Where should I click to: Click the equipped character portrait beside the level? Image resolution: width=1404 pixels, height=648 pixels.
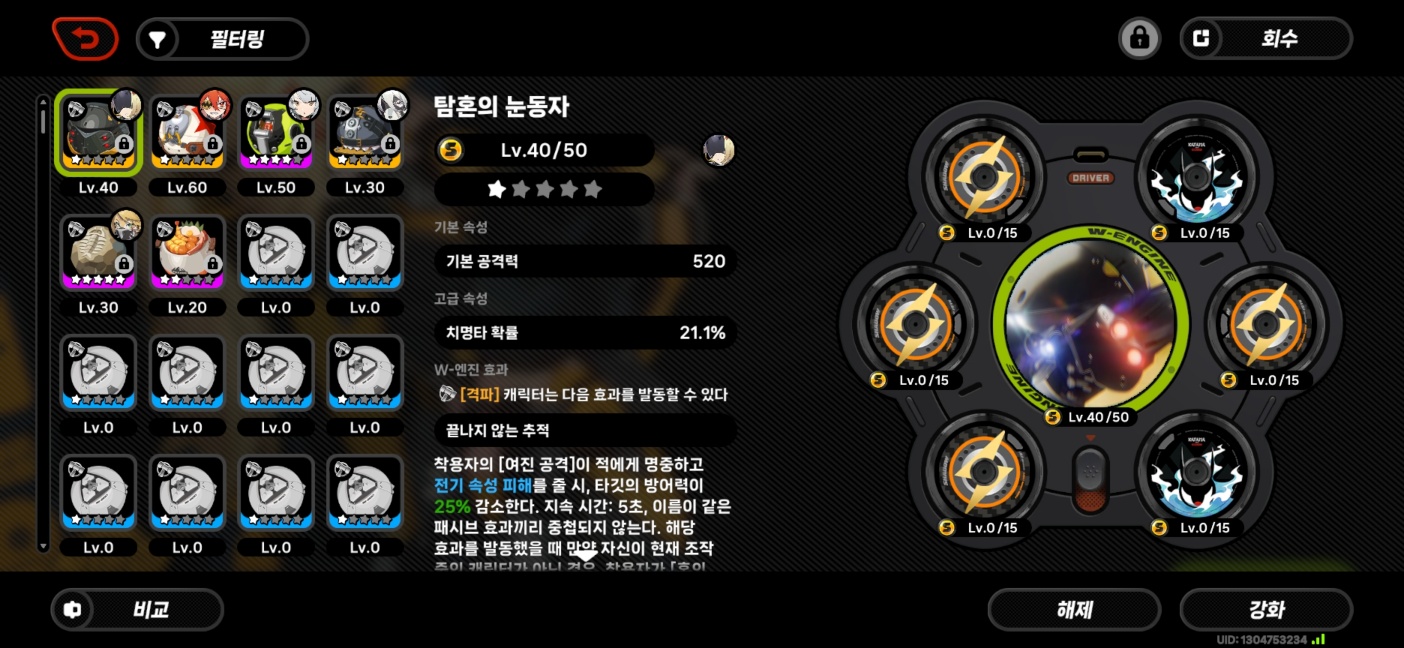719,151
